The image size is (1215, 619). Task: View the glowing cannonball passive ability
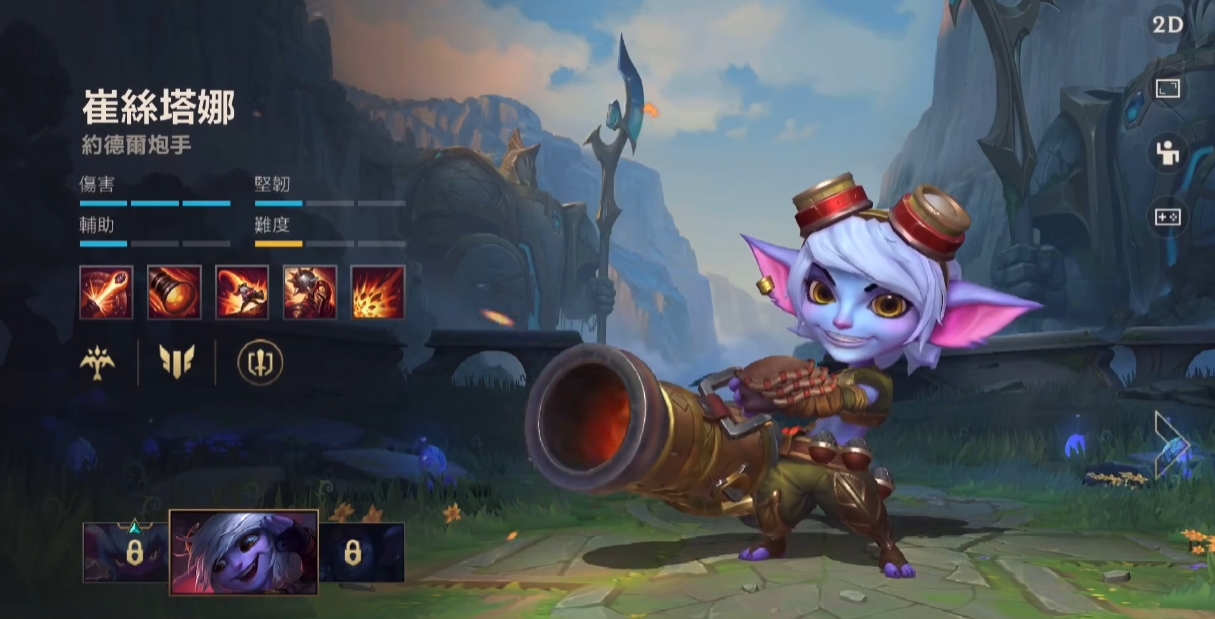(x=106, y=292)
